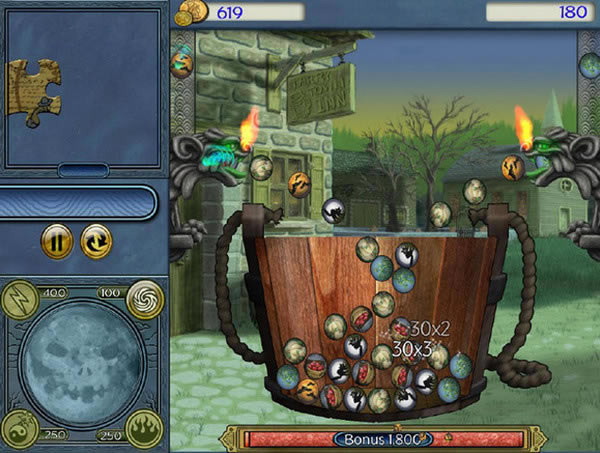Image resolution: width=600 pixels, height=453 pixels.
Task: Click the circular arrow restart button
Action: (x=97, y=241)
